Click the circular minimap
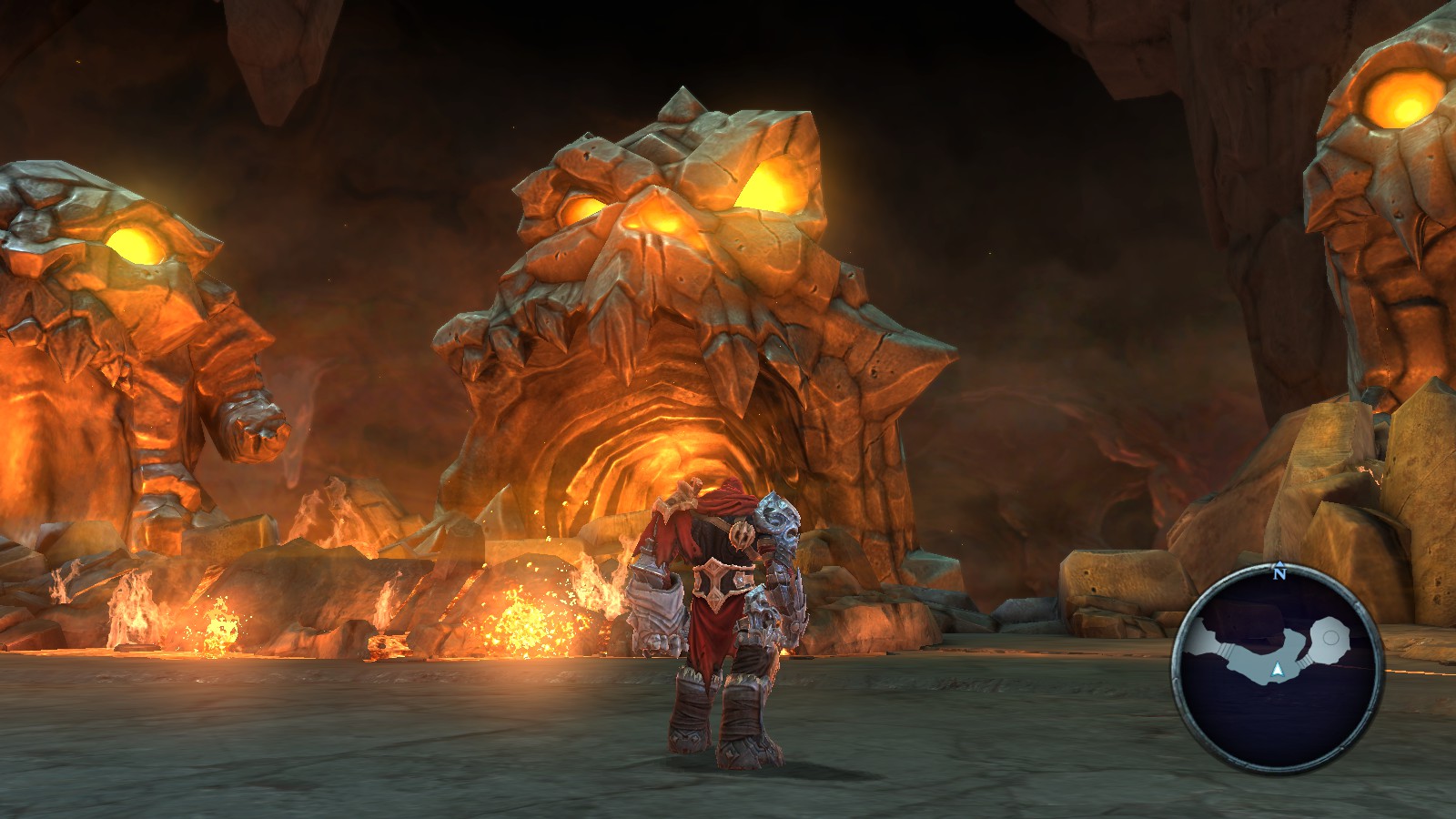Viewport: 1456px width, 819px height. pyautogui.click(x=1277, y=670)
